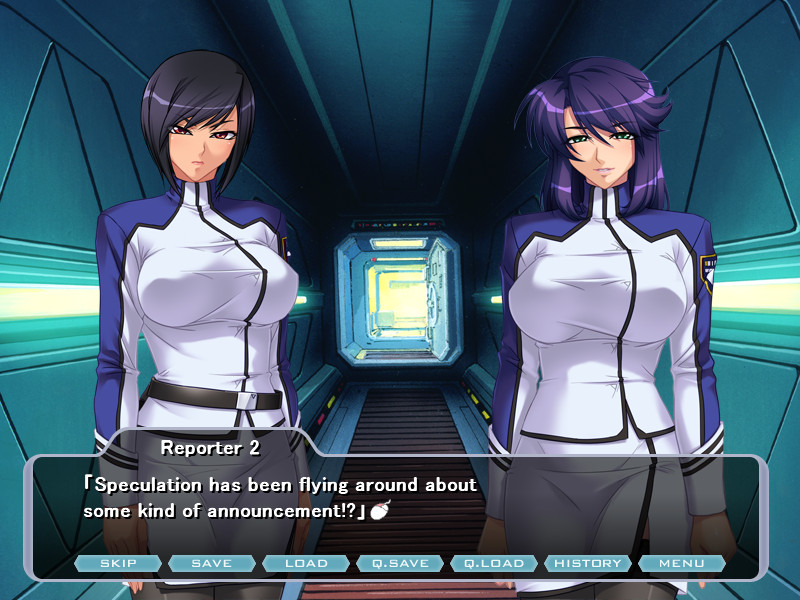Image resolution: width=800 pixels, height=600 pixels.
Task: Open the game MENU
Action: (x=682, y=563)
